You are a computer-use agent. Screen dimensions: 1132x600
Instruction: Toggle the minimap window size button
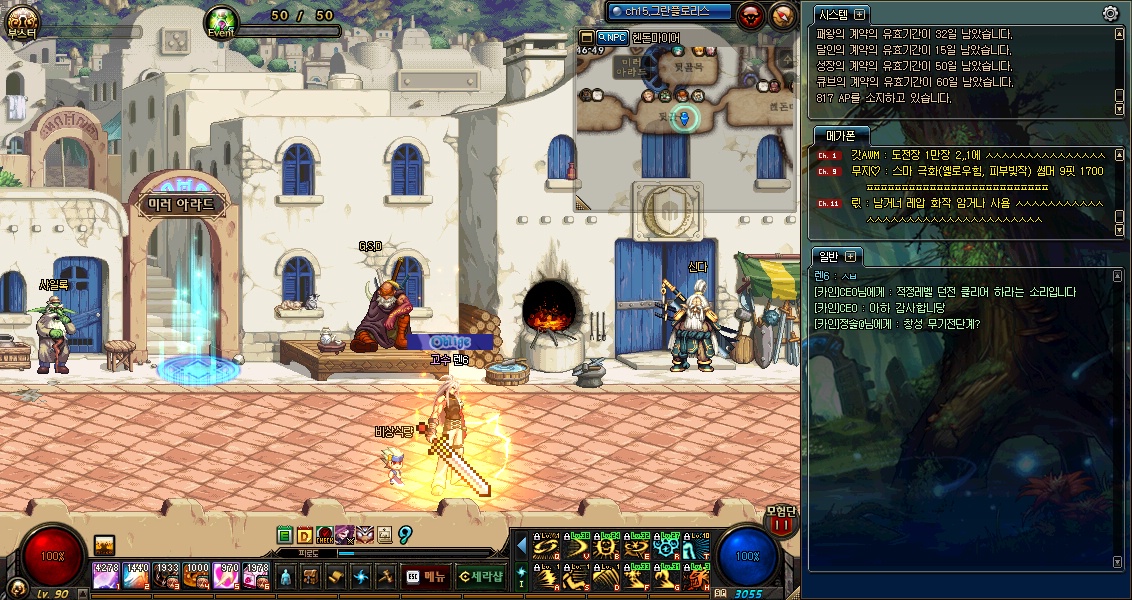point(586,37)
